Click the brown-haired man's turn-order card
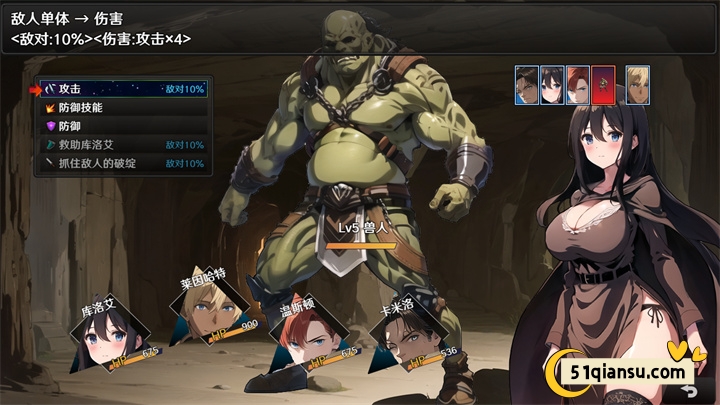Screen dimensions: 720x405 coord(527,86)
